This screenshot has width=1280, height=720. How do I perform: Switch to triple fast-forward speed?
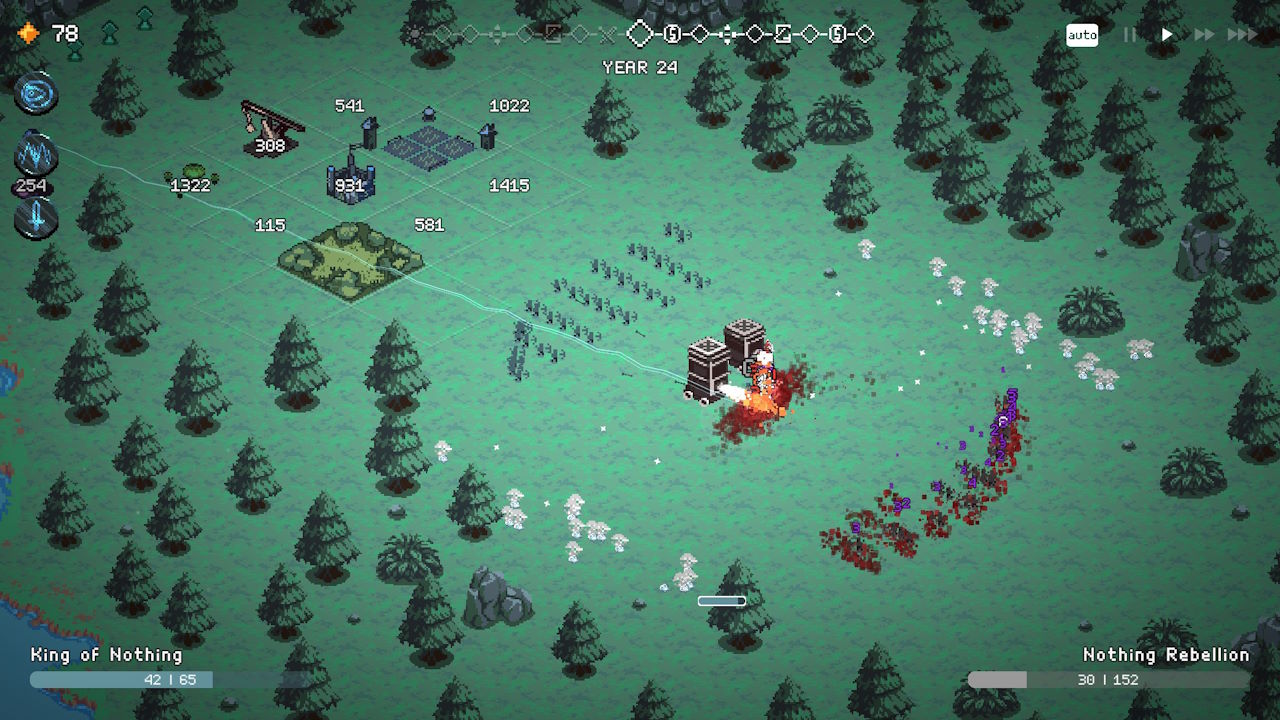coord(1242,35)
